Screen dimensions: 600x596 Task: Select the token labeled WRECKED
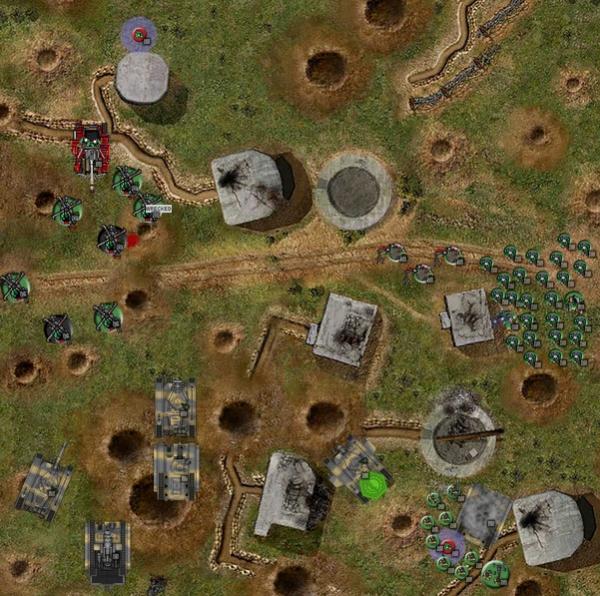(x=150, y=207)
